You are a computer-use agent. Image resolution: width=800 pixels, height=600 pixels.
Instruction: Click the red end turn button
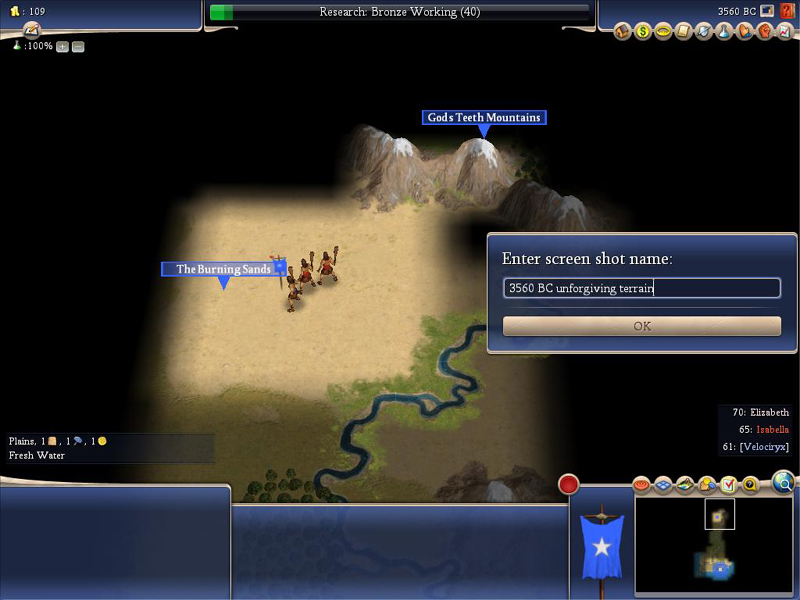(569, 485)
